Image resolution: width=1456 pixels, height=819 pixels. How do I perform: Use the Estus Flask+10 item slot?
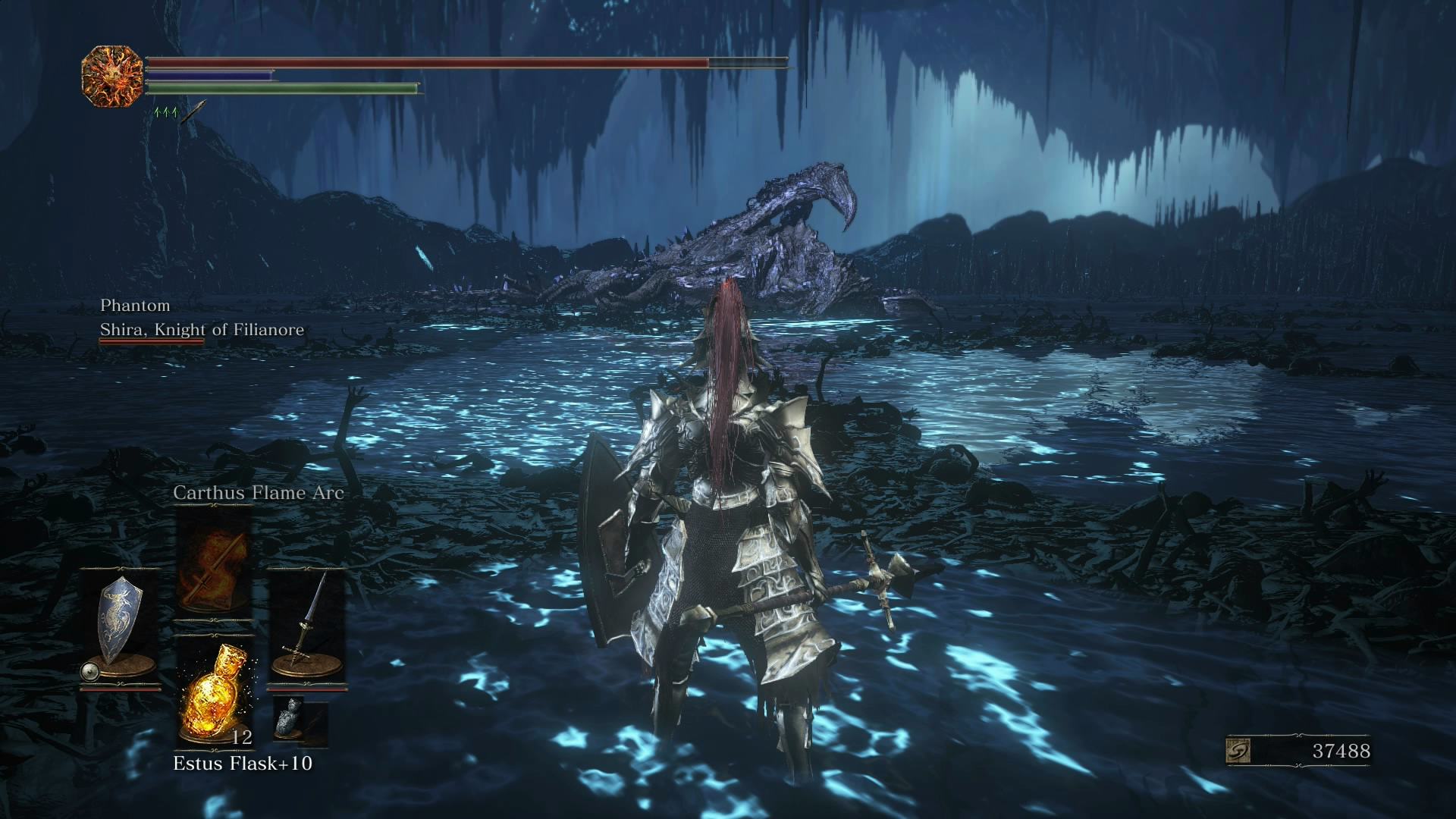(x=213, y=693)
